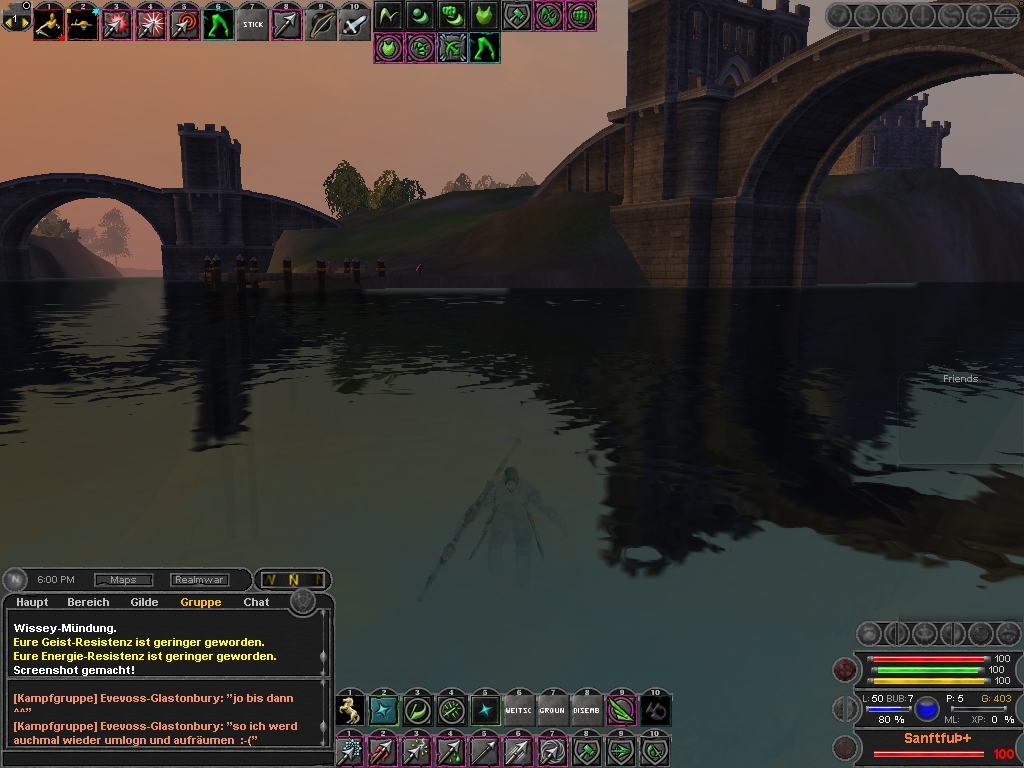Image resolution: width=1024 pixels, height=768 pixels.
Task: Fire the arrow with red flames
Action: pos(383,750)
